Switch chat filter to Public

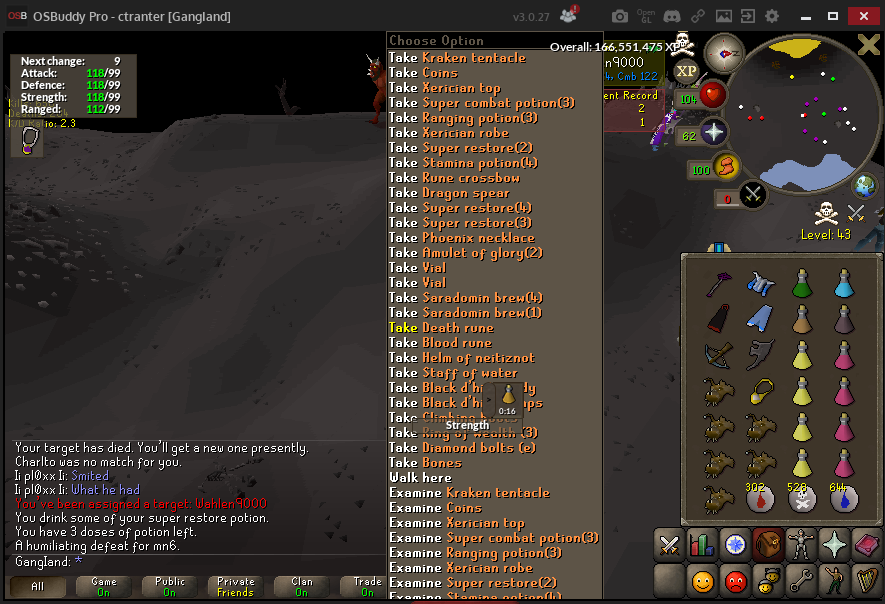(170, 587)
